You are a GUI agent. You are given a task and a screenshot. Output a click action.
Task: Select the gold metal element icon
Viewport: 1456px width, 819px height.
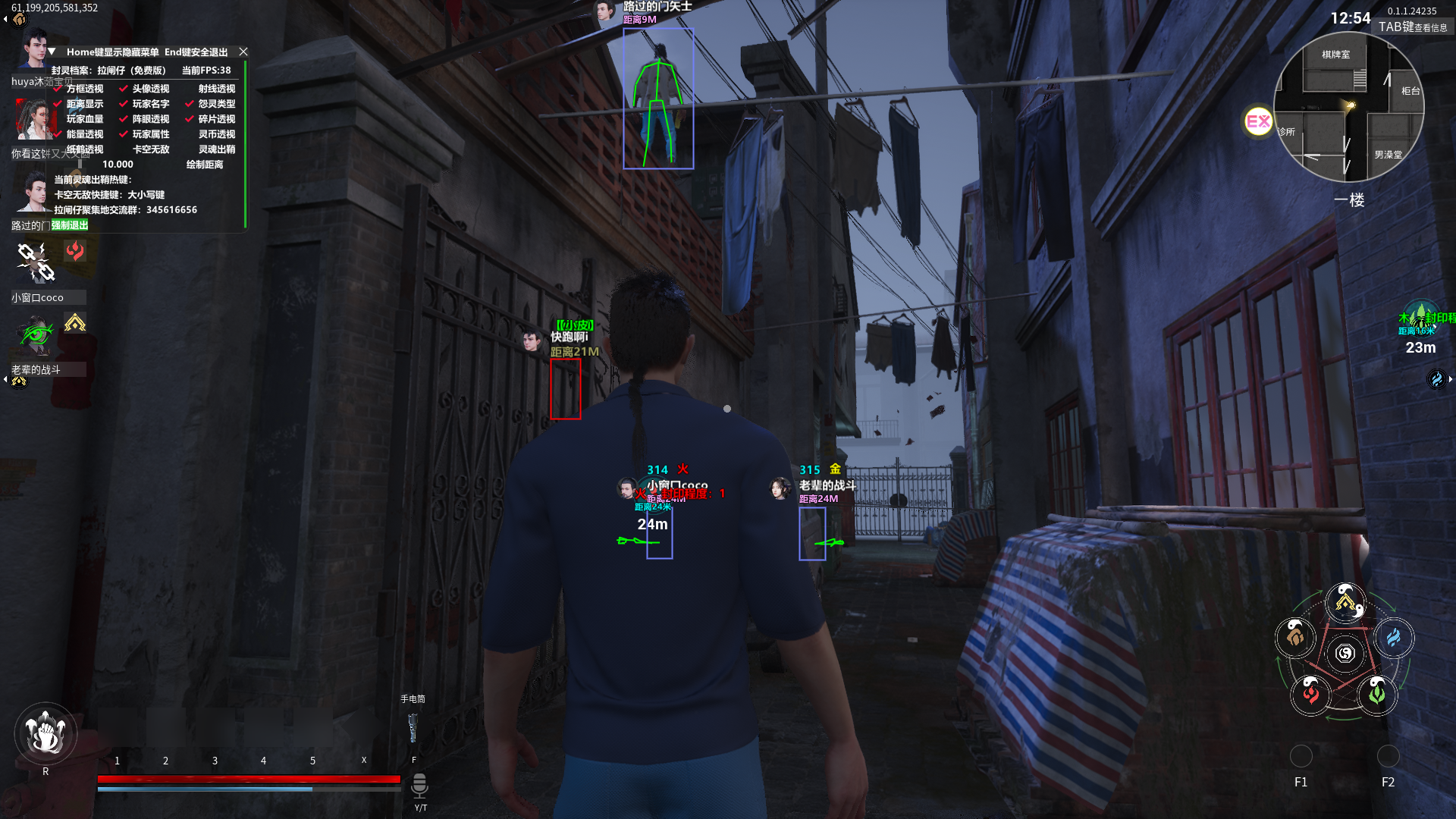click(1345, 603)
